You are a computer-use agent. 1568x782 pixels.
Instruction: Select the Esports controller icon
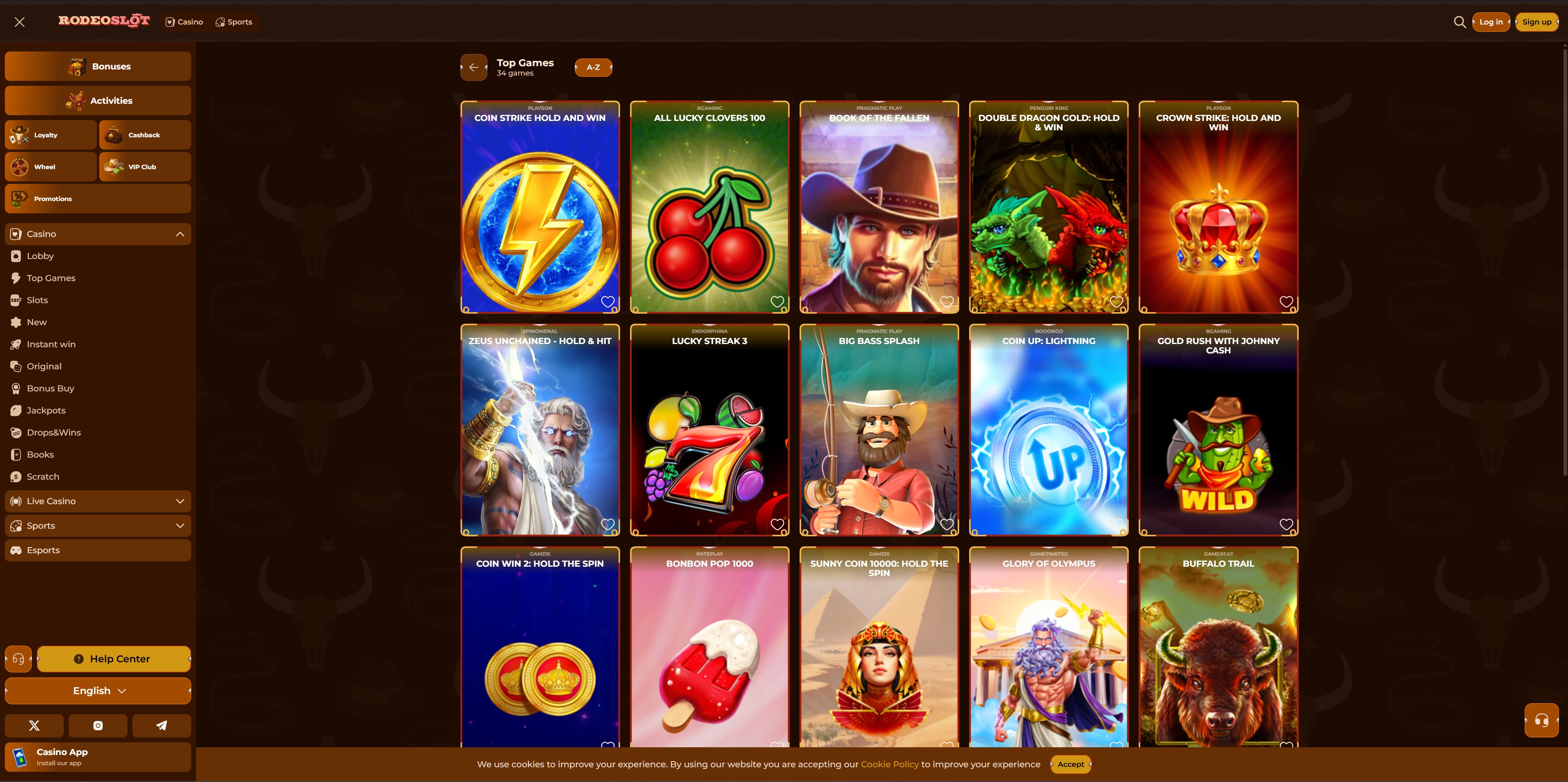coord(16,550)
